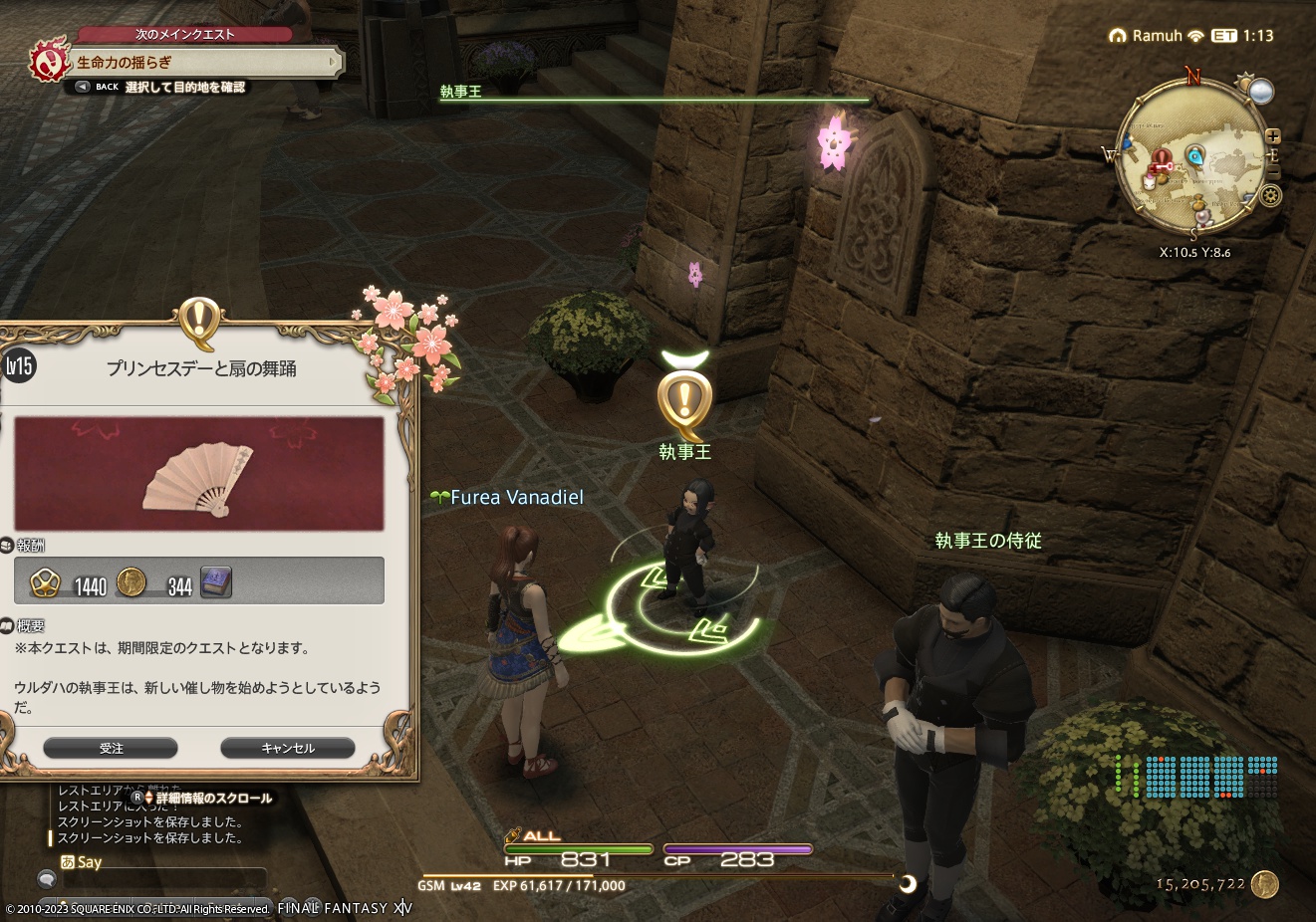The image size is (1316, 922).
Task: Click the weather icon above the minimap
Action: 1260,90
